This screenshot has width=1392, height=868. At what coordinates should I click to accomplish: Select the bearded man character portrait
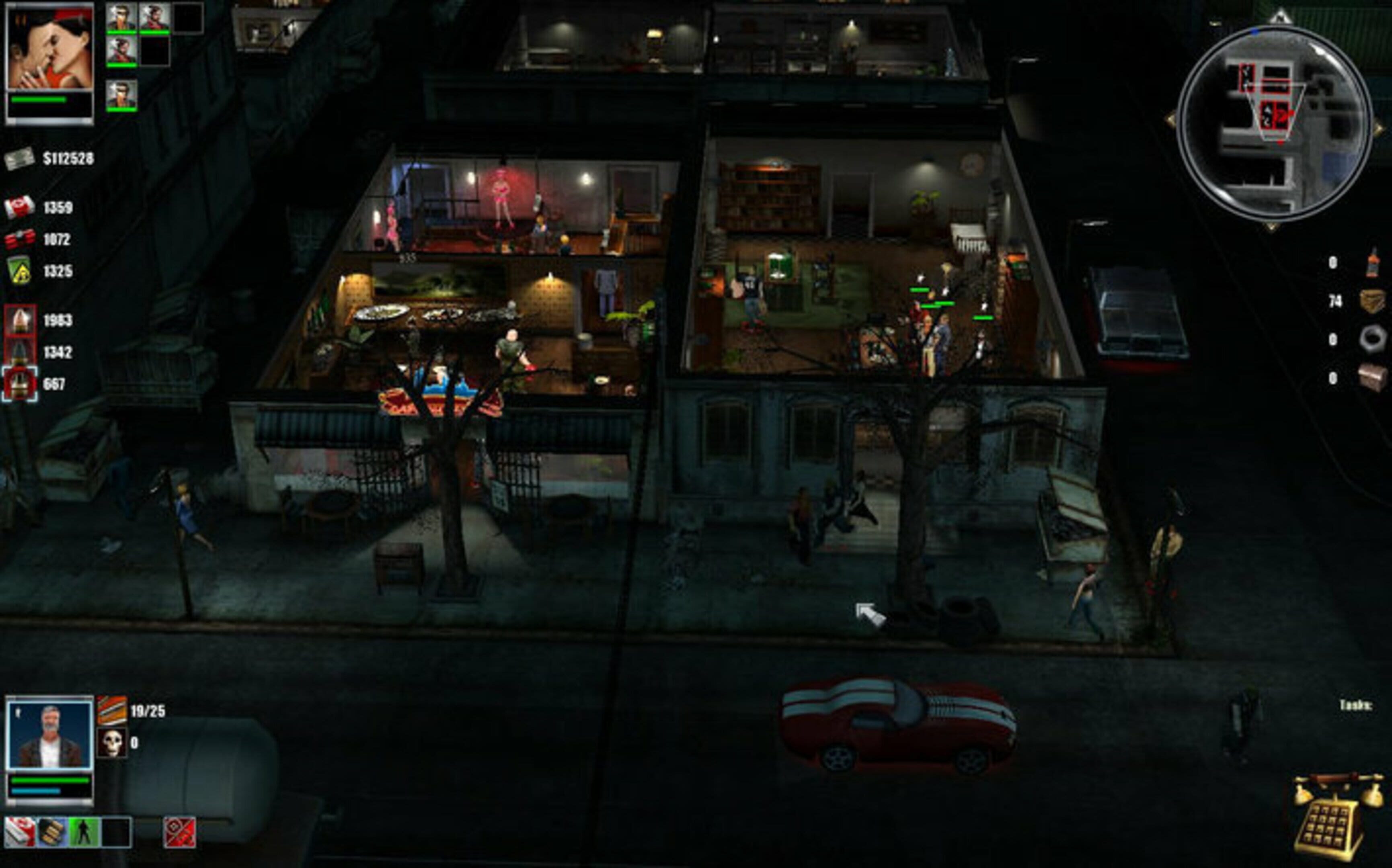(49, 734)
